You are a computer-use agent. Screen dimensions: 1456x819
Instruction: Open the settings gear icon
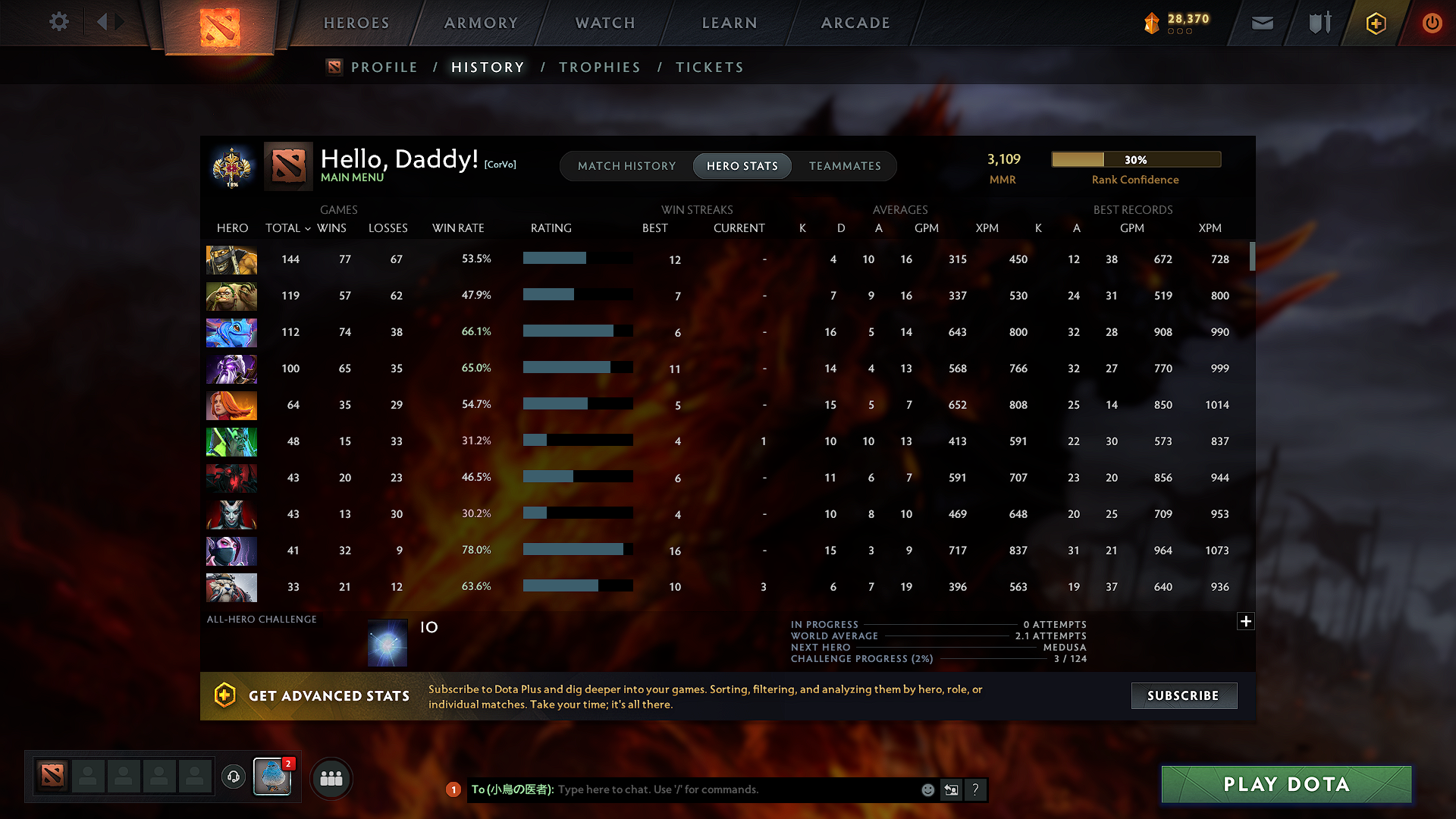59,22
